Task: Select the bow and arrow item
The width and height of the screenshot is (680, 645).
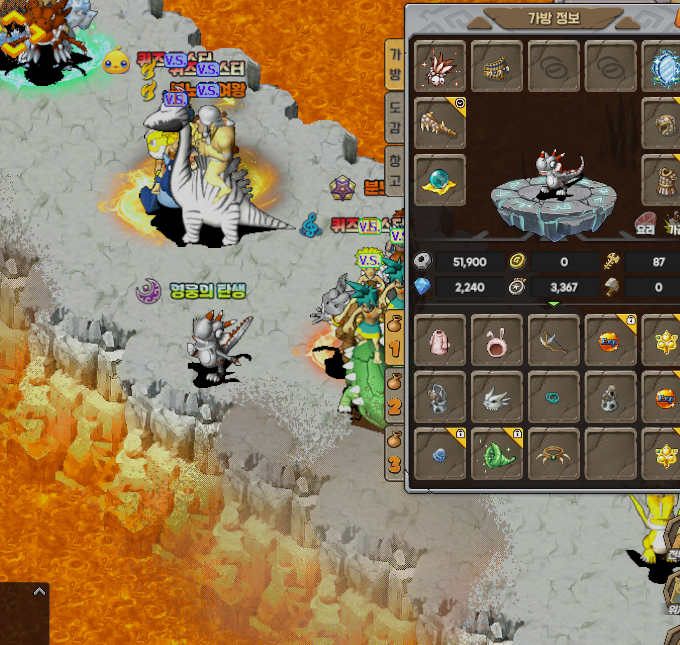Action: click(x=554, y=340)
